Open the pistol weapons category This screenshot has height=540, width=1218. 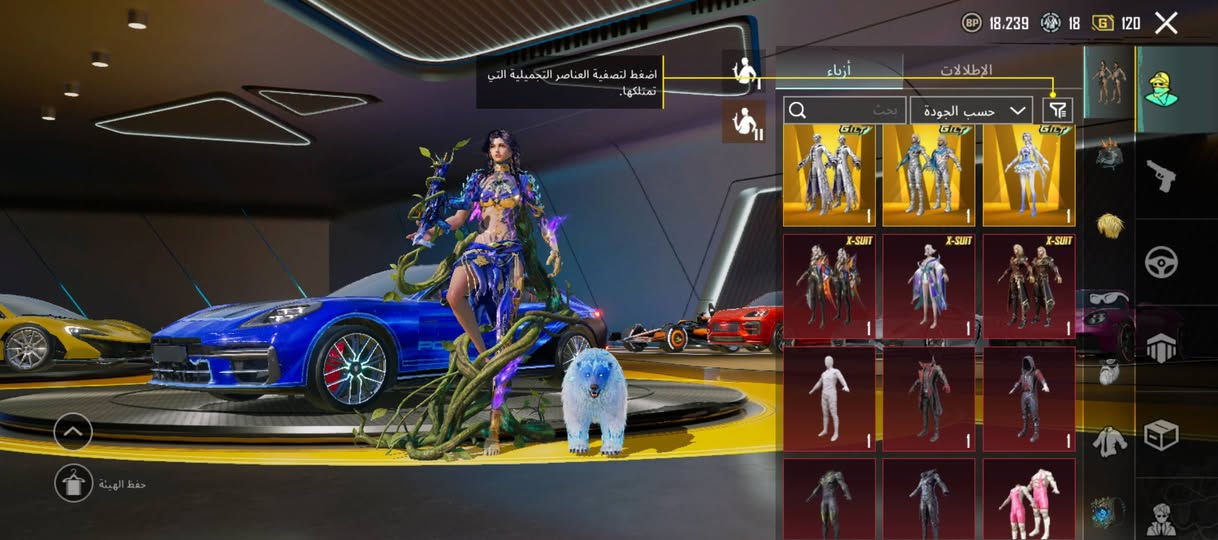point(1162,175)
